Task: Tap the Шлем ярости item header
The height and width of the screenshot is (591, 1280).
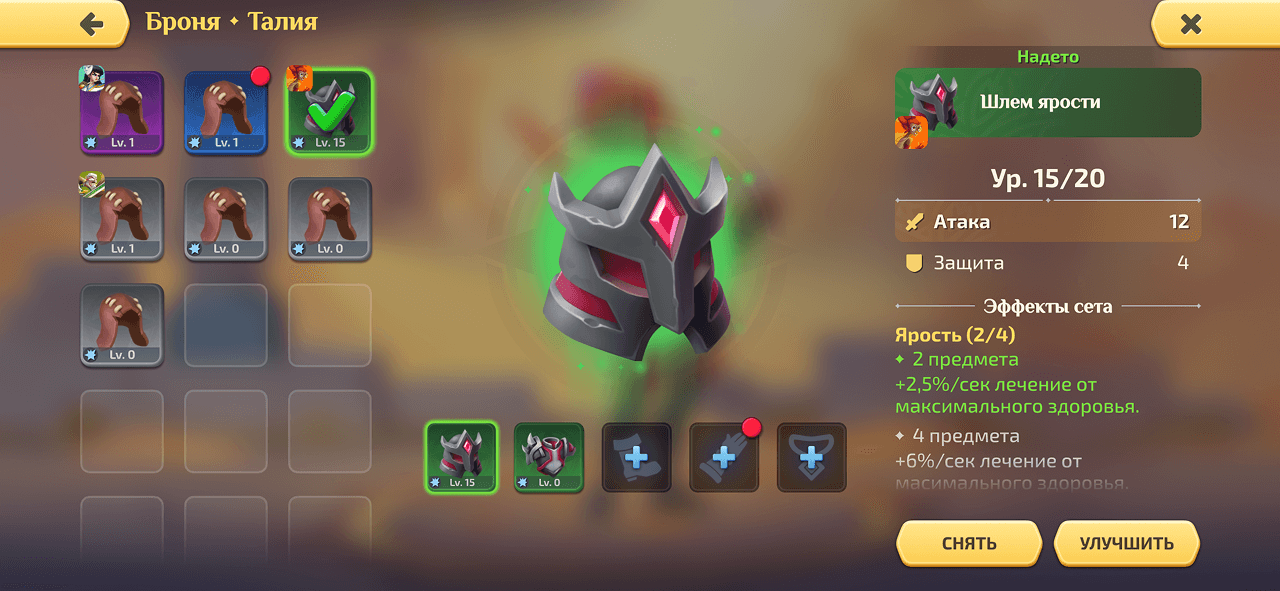Action: tap(1048, 102)
